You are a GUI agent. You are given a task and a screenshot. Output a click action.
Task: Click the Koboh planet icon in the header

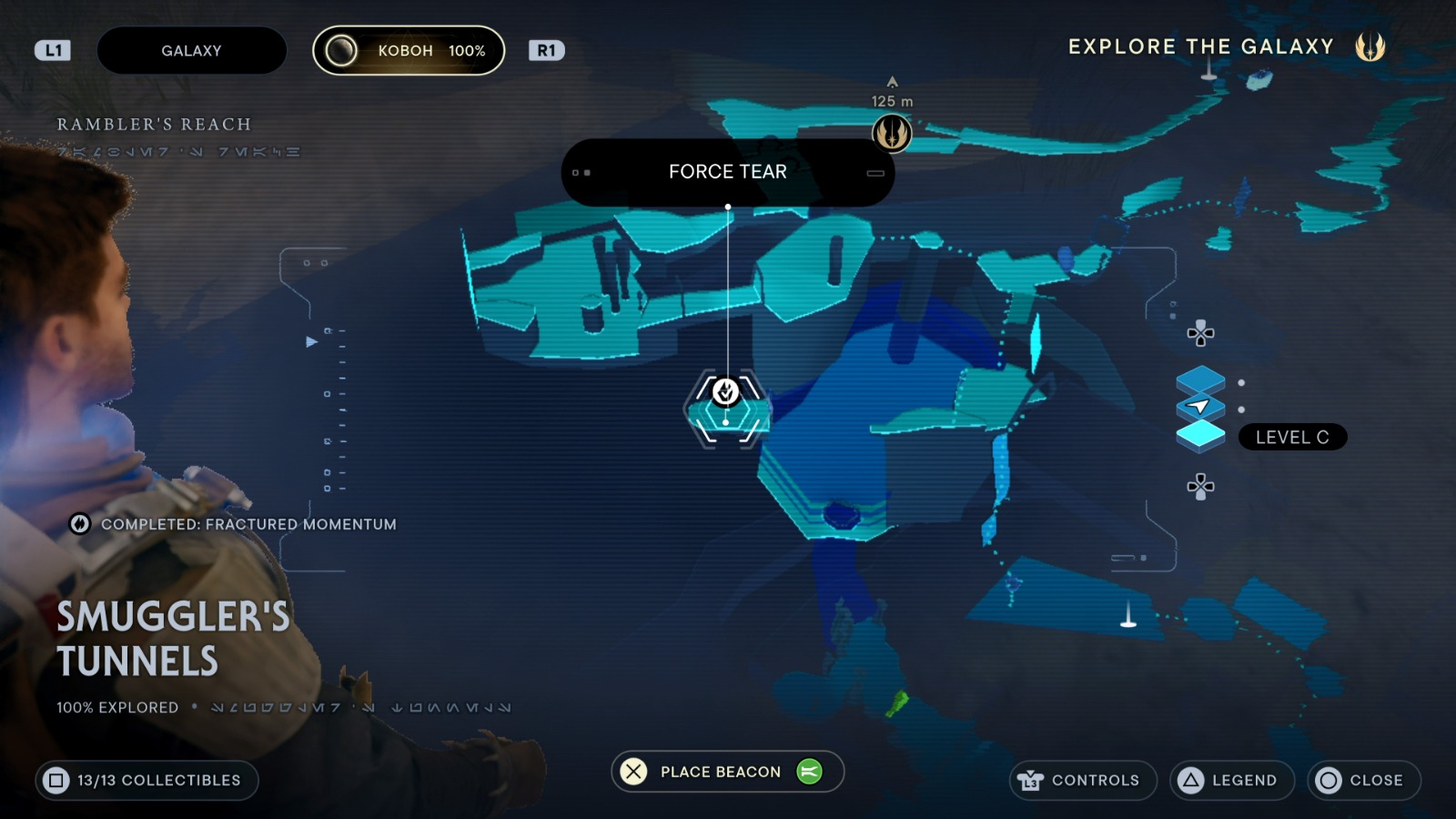click(340, 50)
